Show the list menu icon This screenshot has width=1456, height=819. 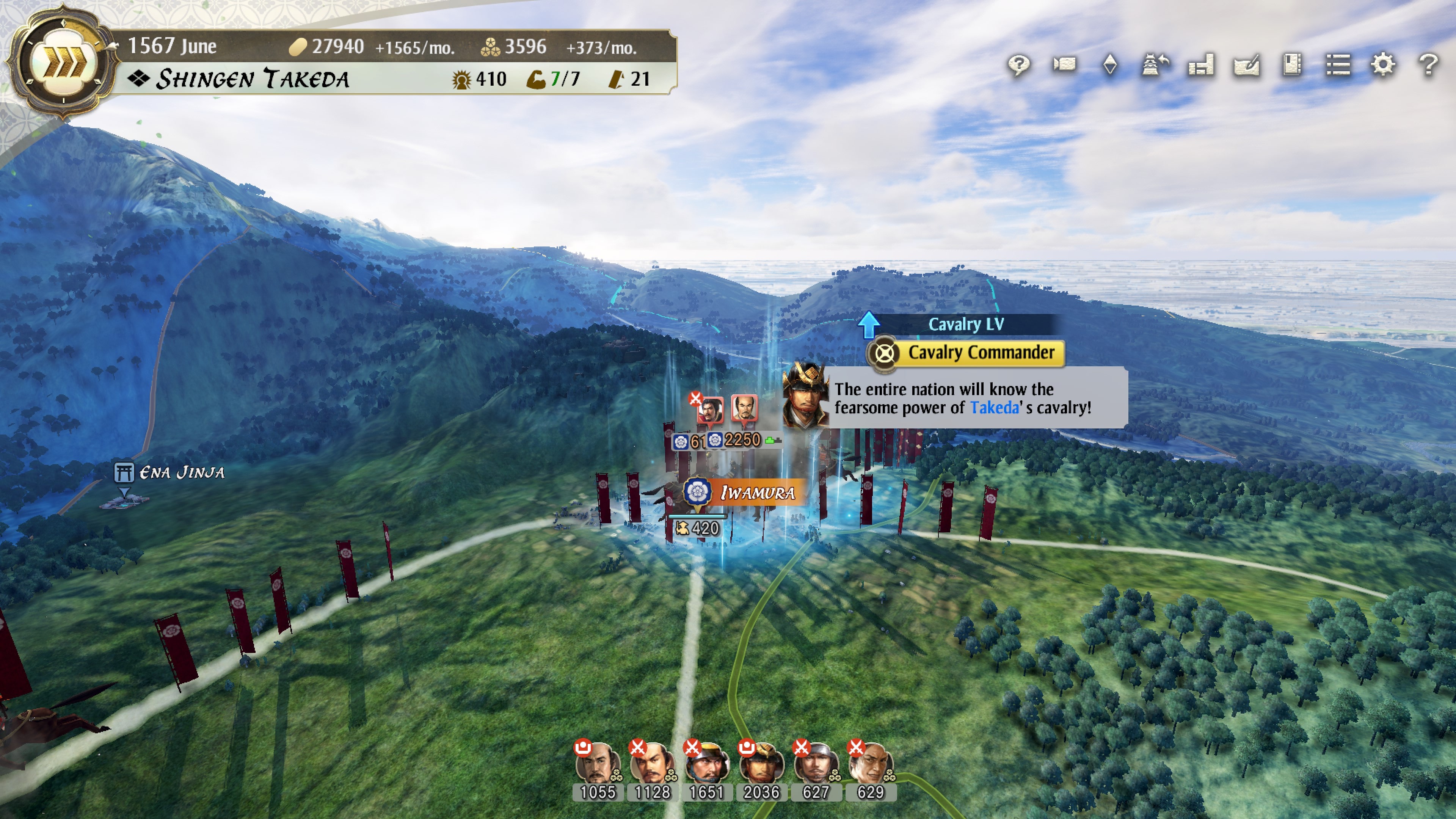(1338, 64)
